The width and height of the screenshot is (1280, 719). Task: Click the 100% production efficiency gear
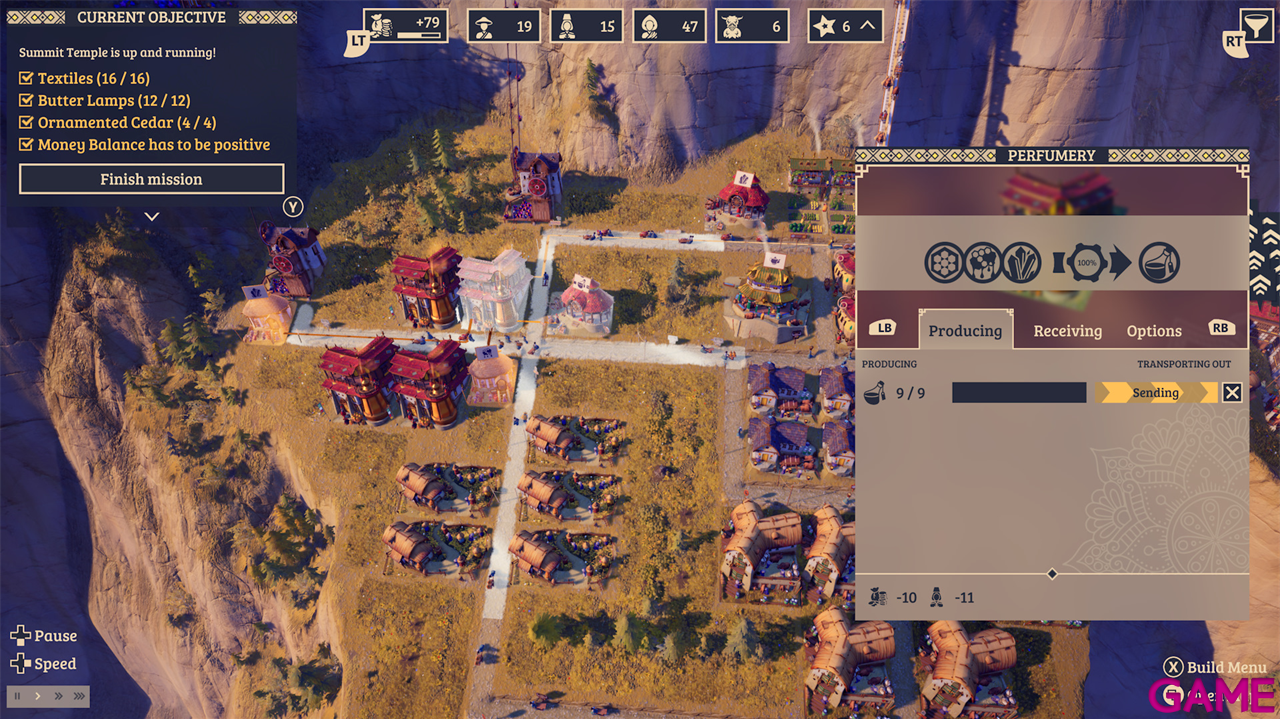click(x=1086, y=263)
